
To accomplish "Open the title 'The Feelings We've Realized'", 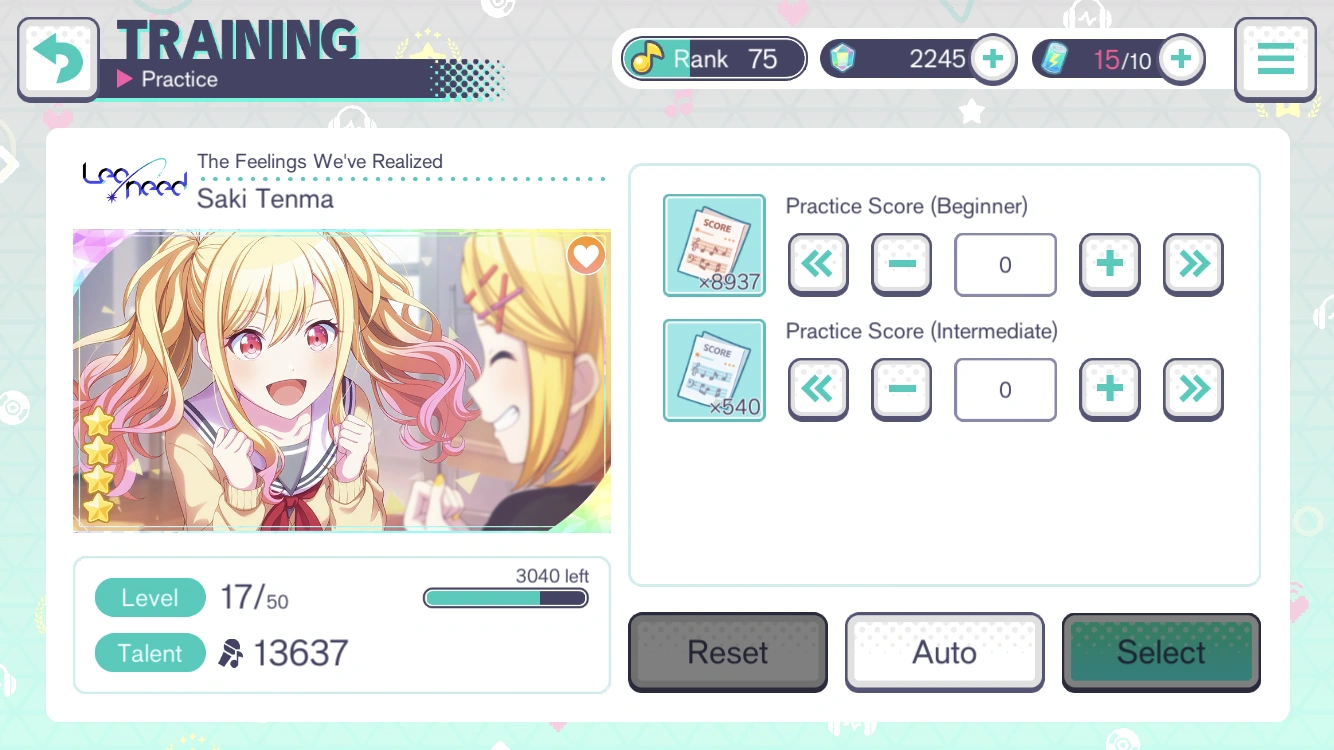I will (319, 161).
